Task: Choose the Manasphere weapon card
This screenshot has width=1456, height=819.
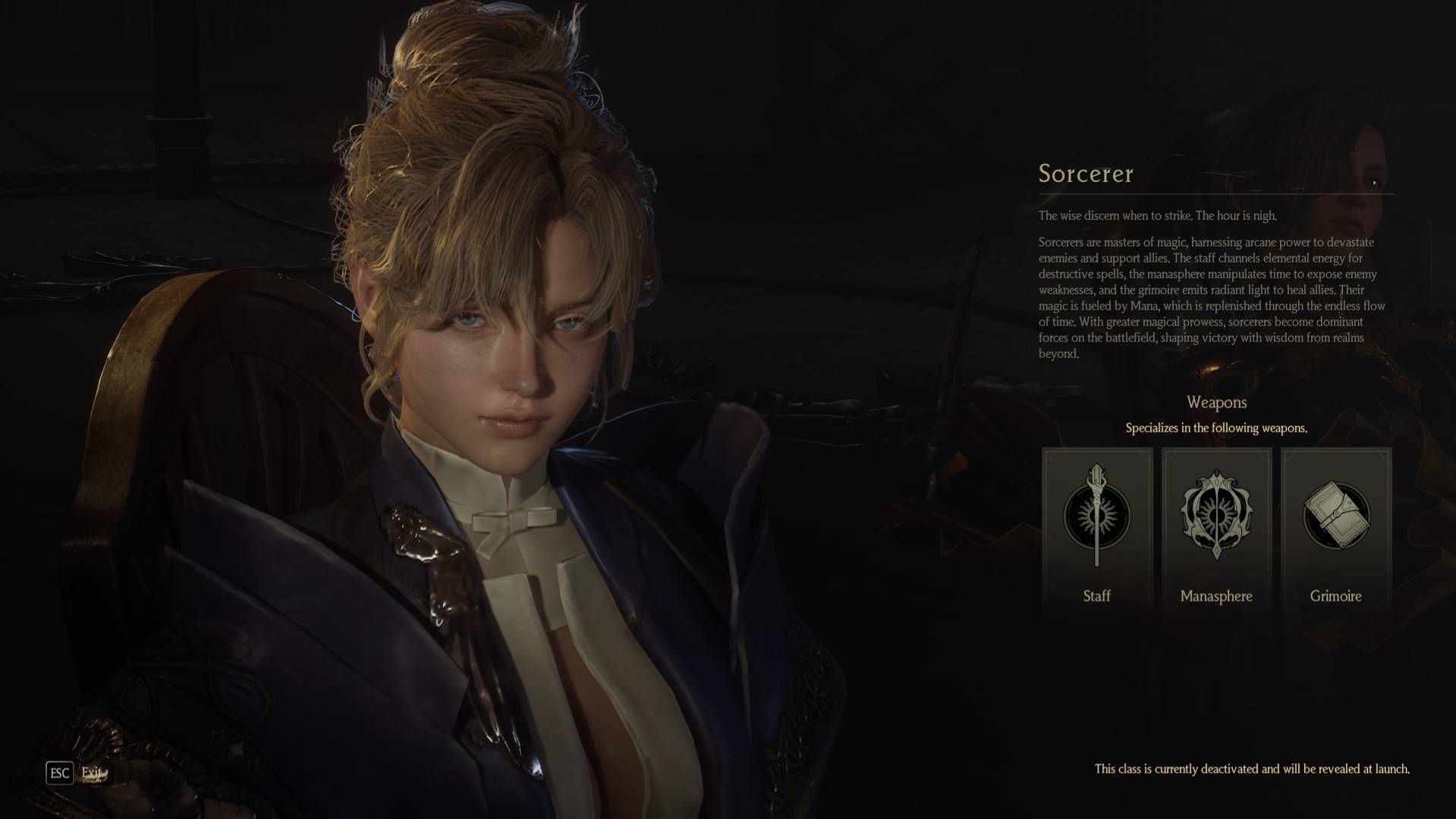Action: pos(1216,531)
